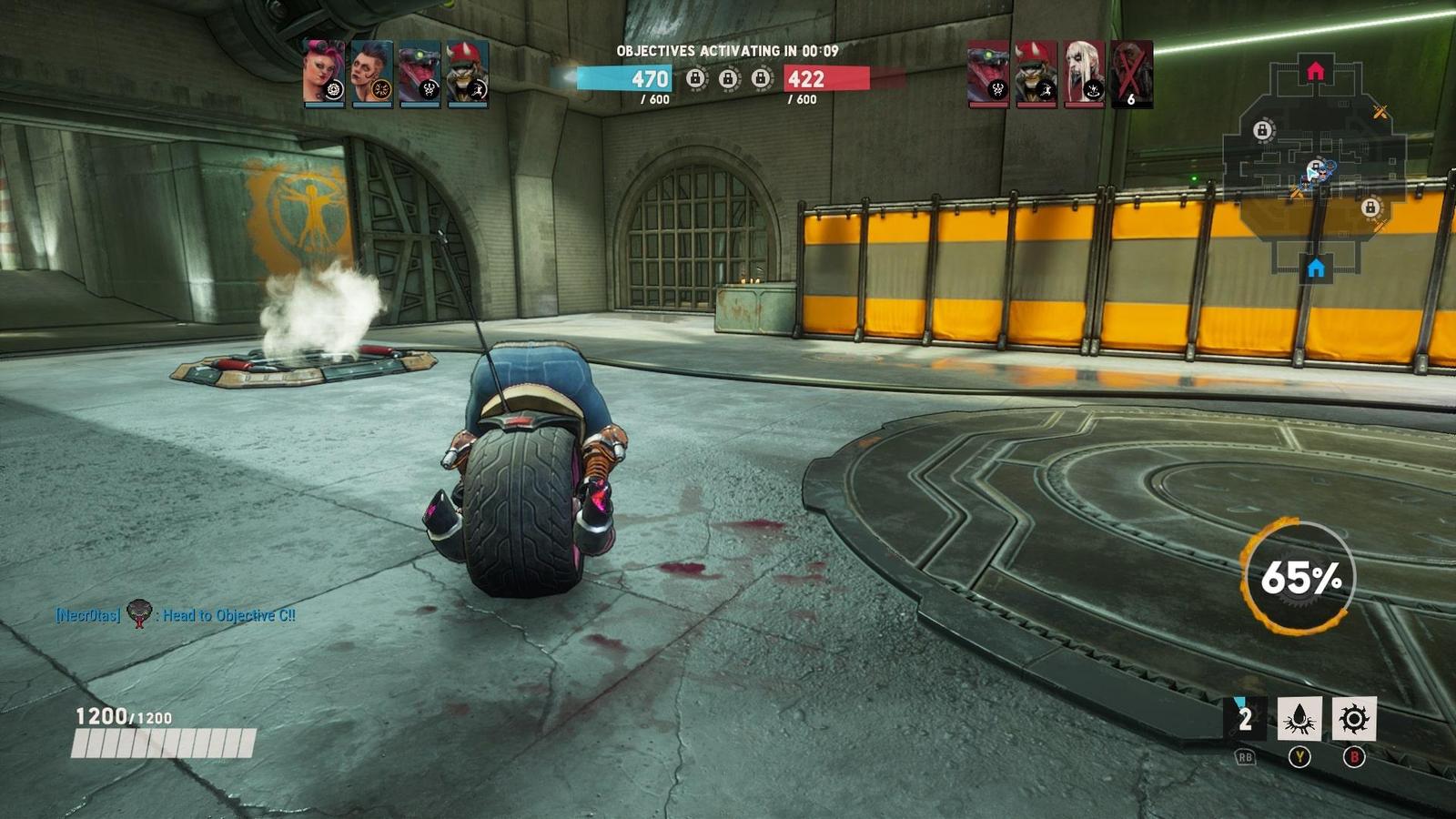Click the red home base marker on minimap

coord(1315,70)
